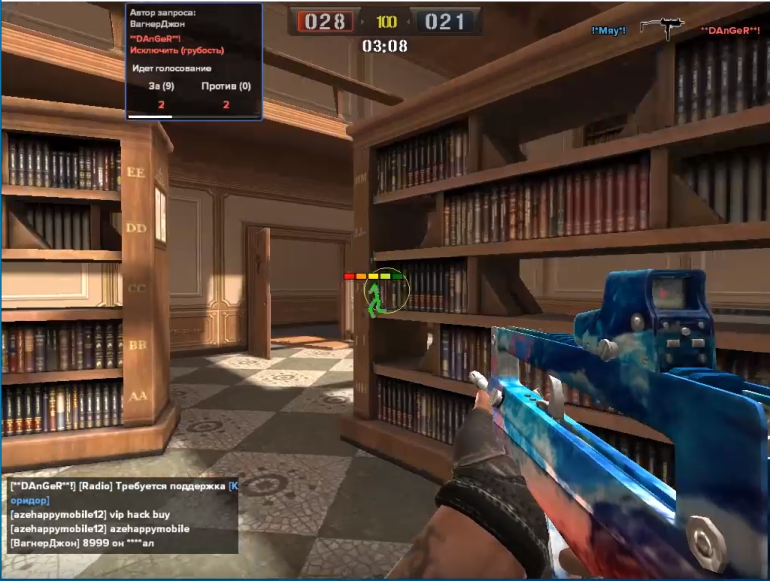The width and height of the screenshot is (770, 581).
Task: Click the !*May*! name in kill feed
Action: click(609, 31)
